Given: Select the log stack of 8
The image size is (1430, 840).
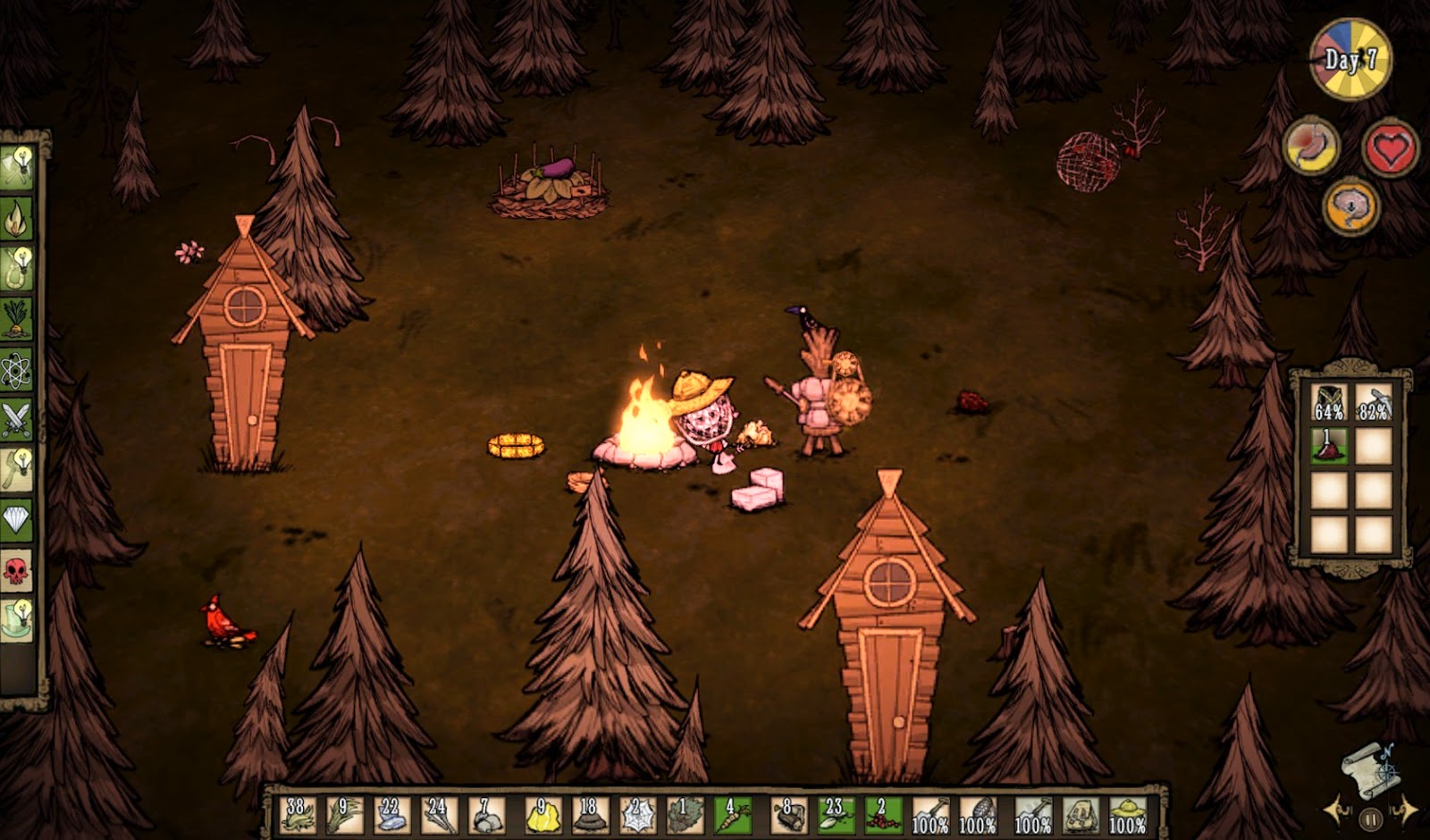Looking at the screenshot, I should 789,814.
